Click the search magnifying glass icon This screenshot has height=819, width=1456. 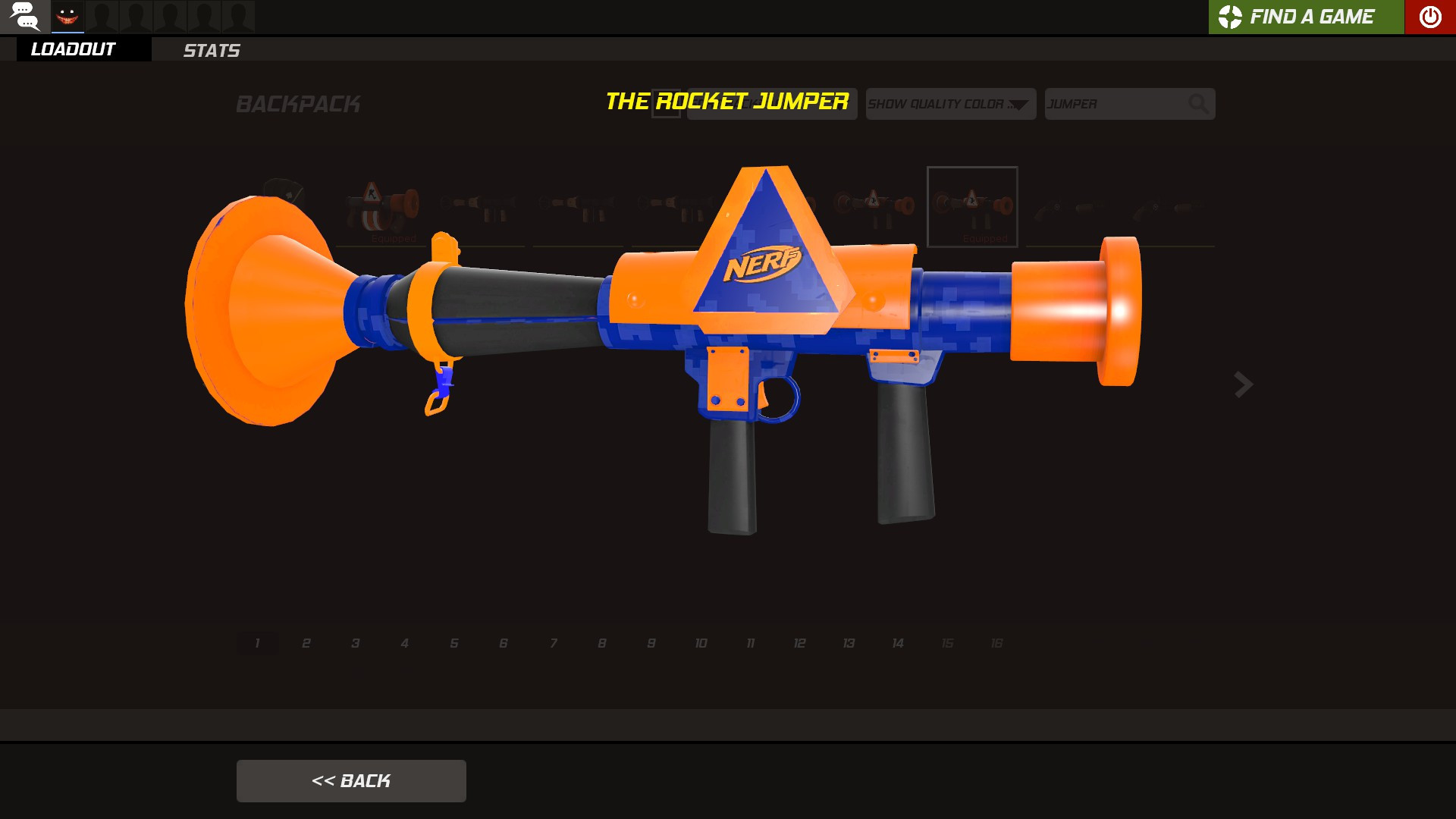[1198, 104]
